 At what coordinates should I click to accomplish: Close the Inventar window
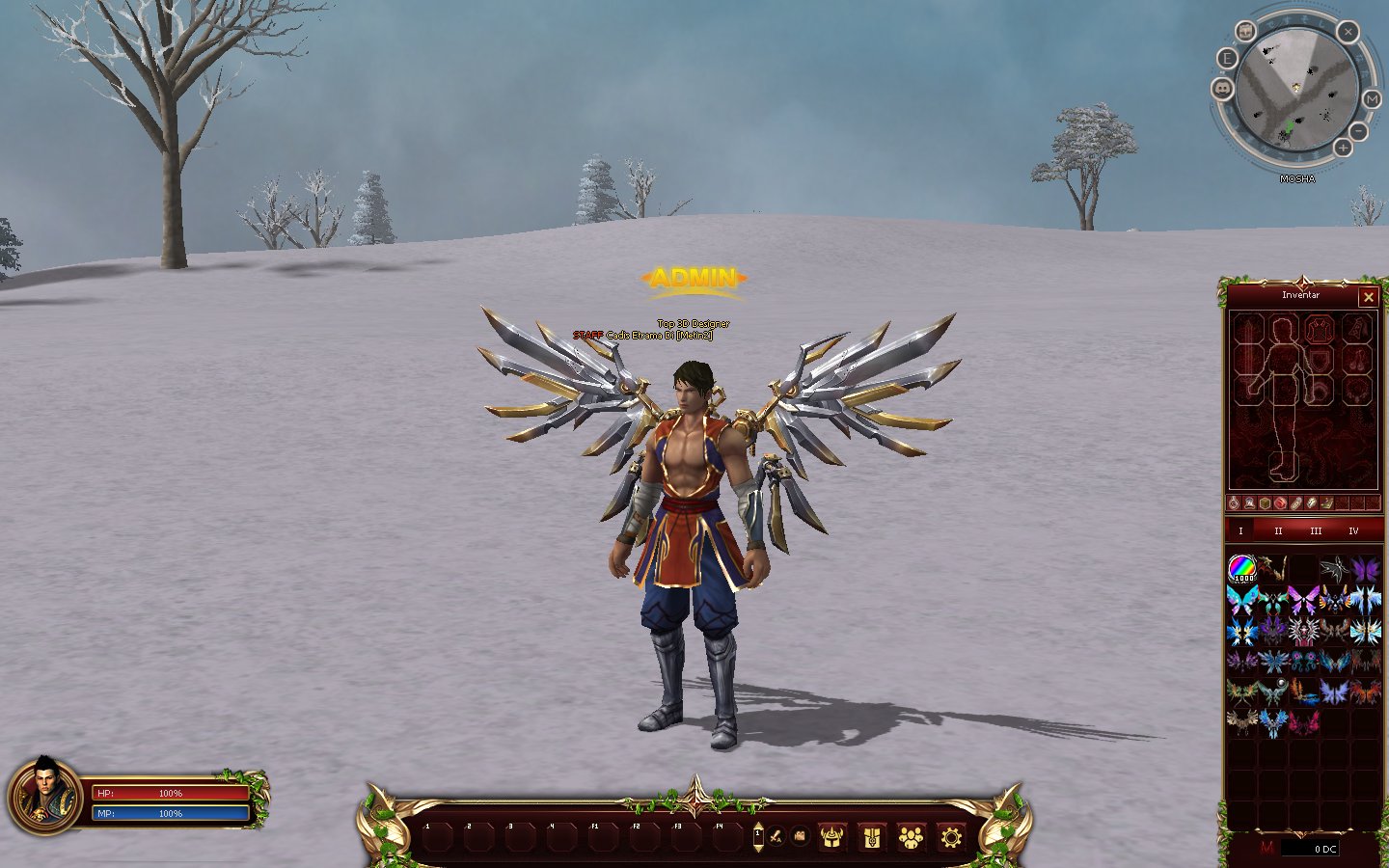click(x=1368, y=297)
